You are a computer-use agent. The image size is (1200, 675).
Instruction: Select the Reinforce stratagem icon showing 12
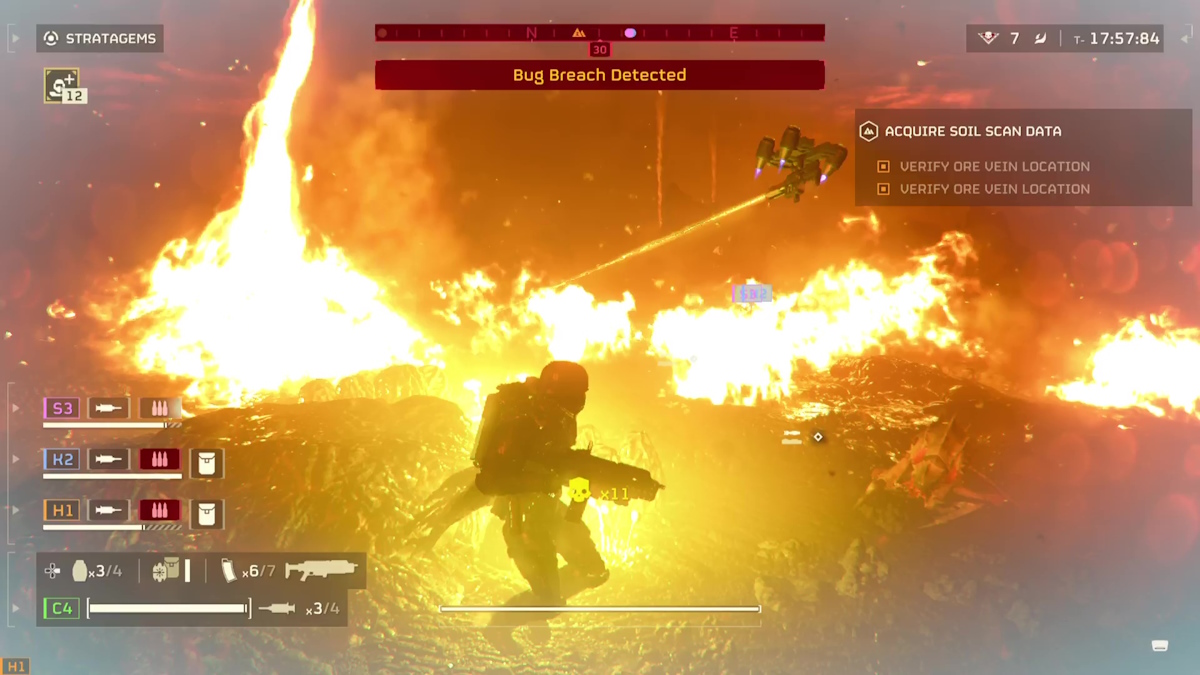coord(63,85)
